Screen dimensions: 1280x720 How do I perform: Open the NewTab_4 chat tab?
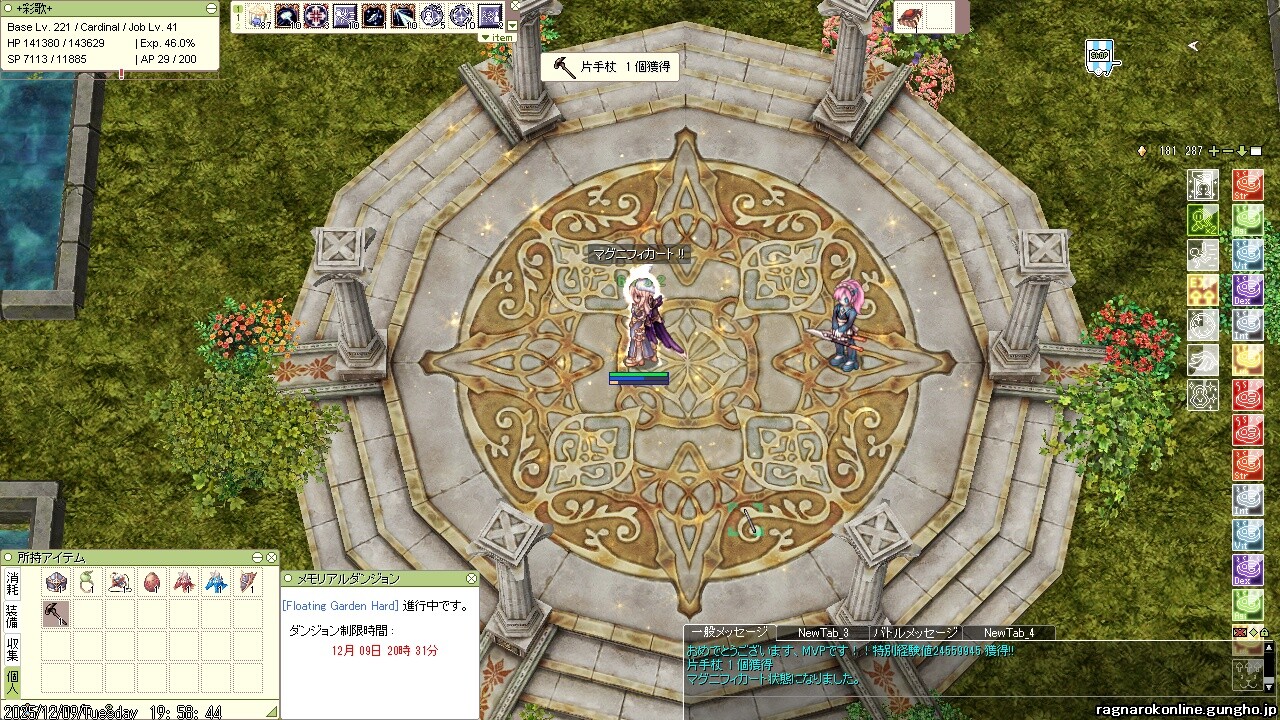tap(1008, 632)
